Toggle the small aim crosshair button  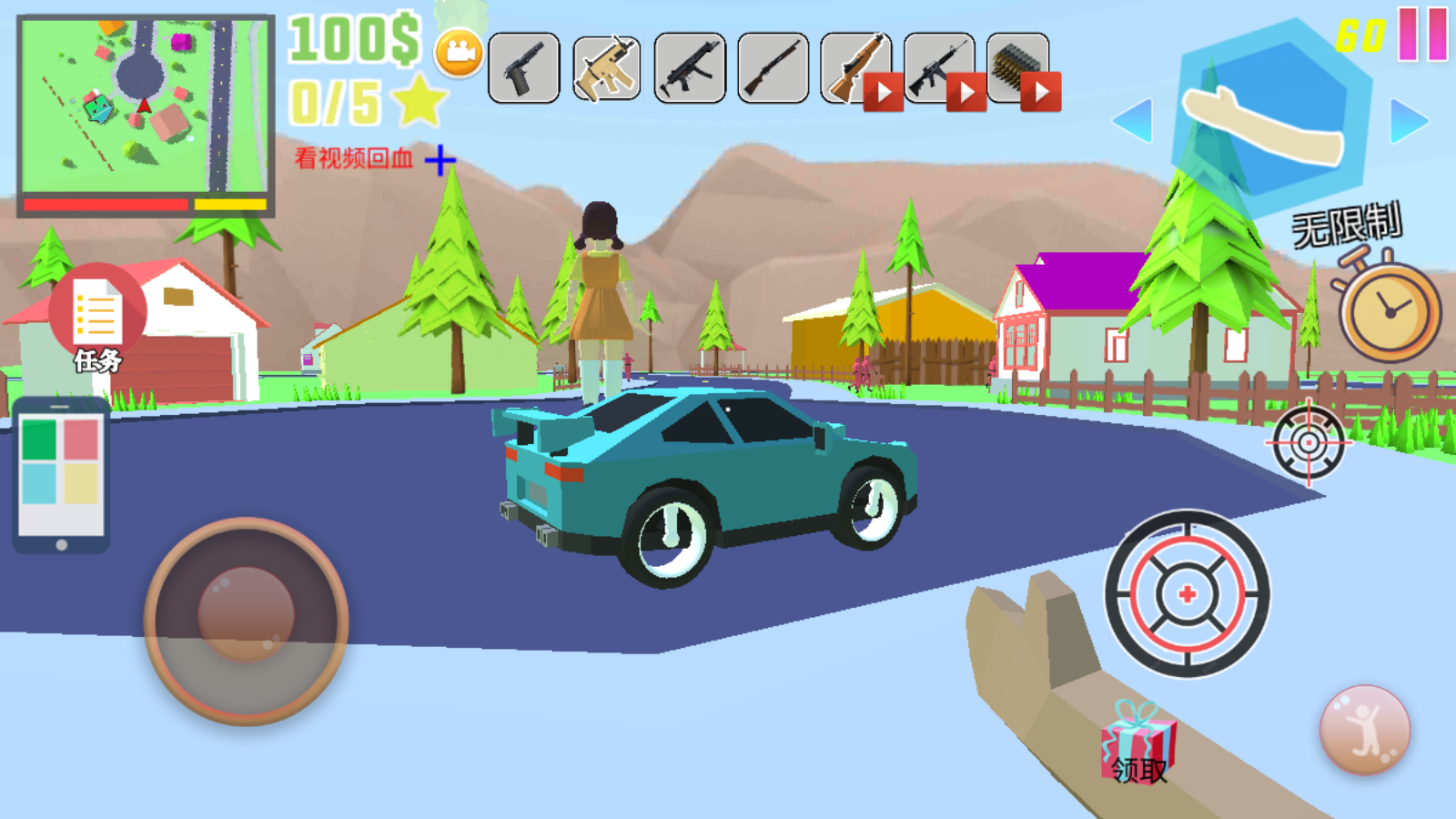pyautogui.click(x=1309, y=443)
